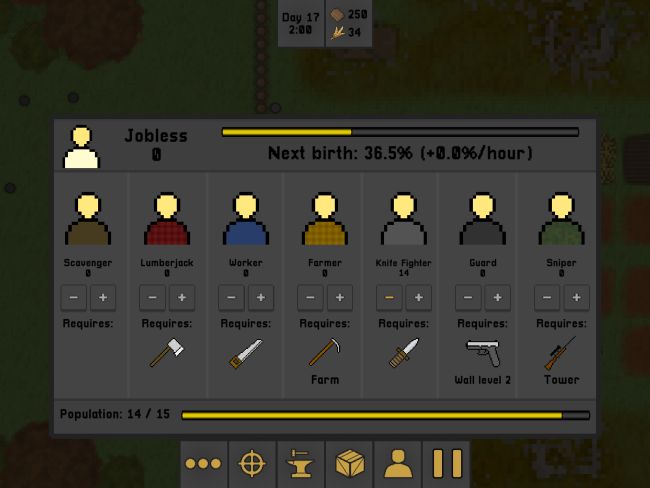Open the crate storage menu
The width and height of the screenshot is (650, 488).
350,464
